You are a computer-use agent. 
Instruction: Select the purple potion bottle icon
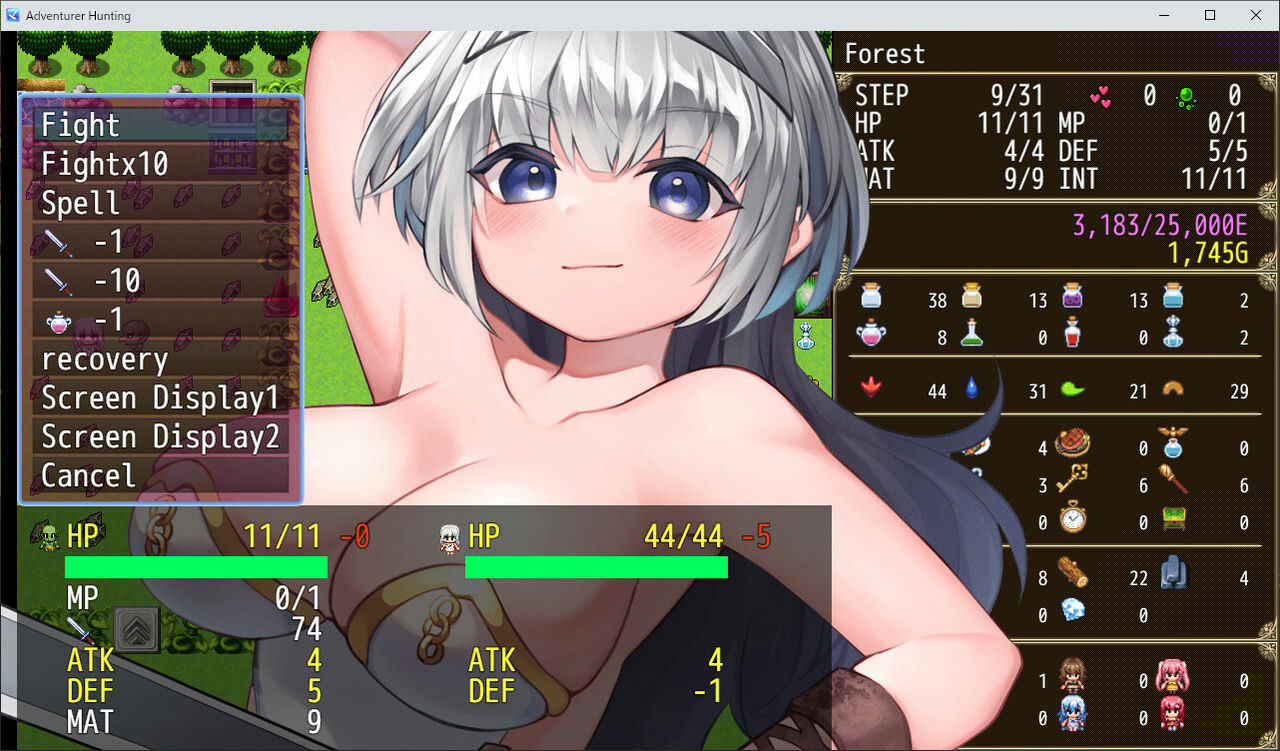coord(1073,298)
